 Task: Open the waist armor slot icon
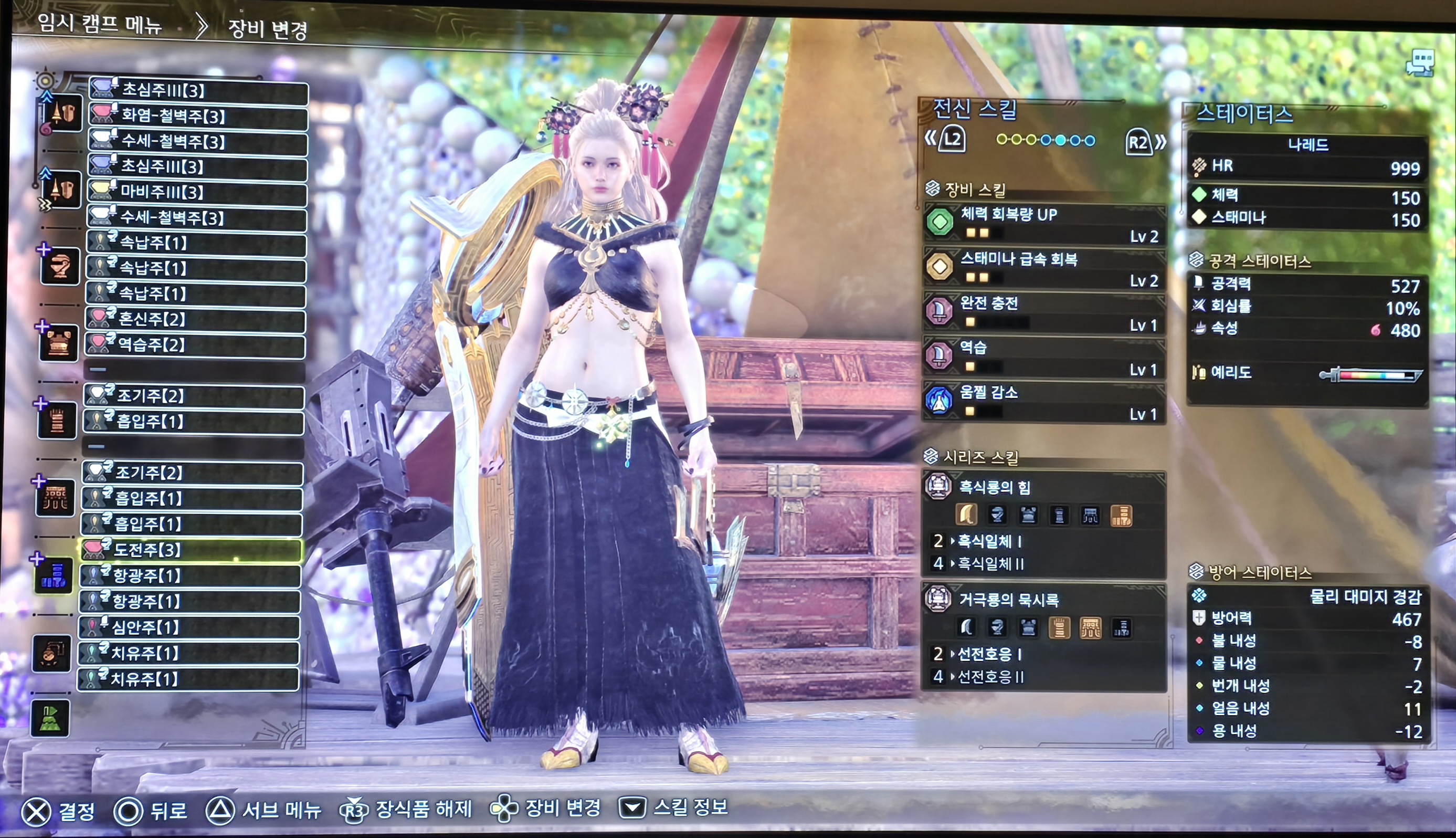pyautogui.click(x=55, y=498)
